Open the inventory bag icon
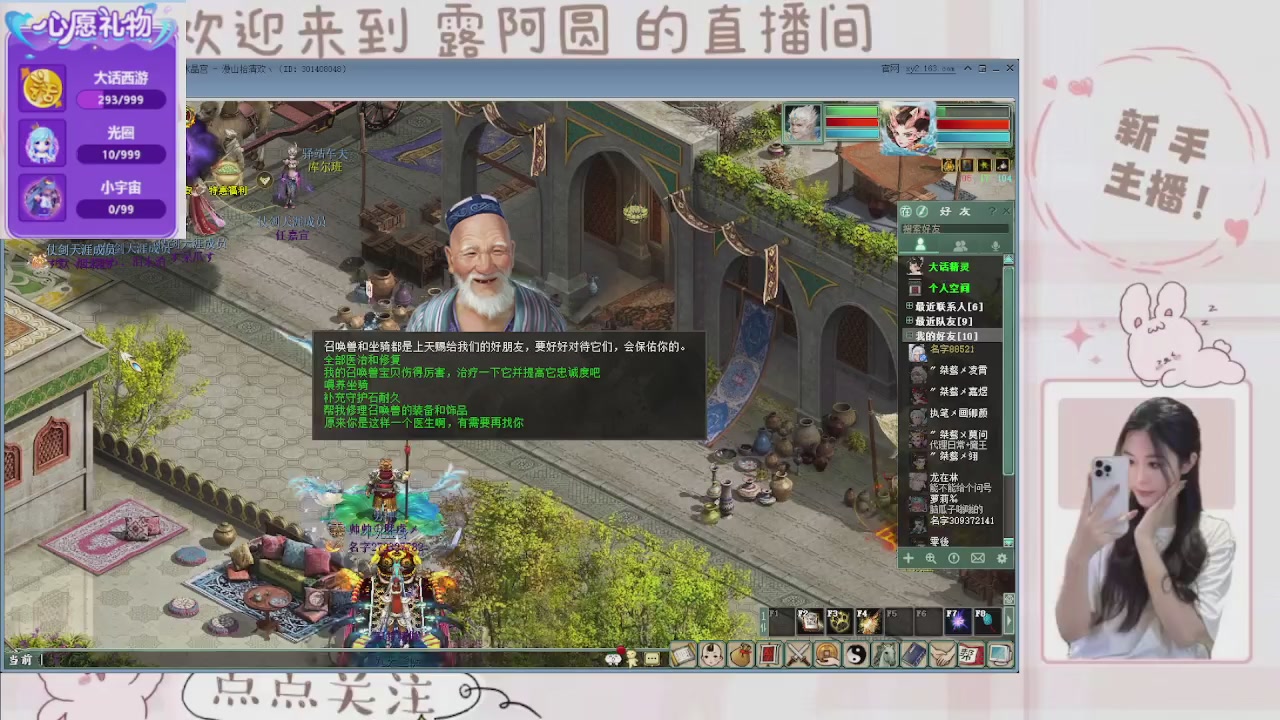The image size is (1280, 720). (x=741, y=657)
